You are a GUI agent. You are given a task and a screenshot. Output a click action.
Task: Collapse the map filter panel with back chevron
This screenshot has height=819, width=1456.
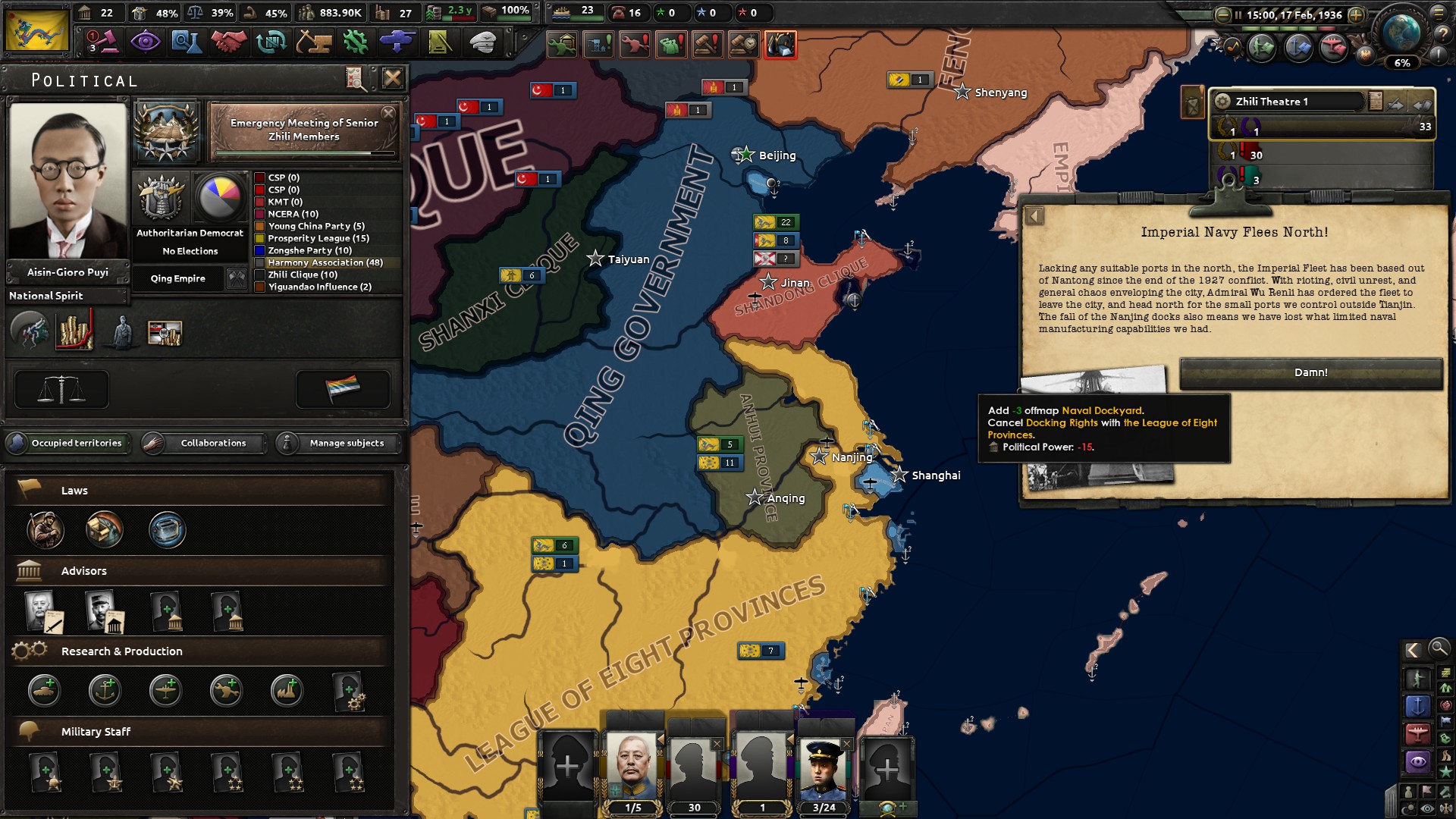coord(1414,650)
